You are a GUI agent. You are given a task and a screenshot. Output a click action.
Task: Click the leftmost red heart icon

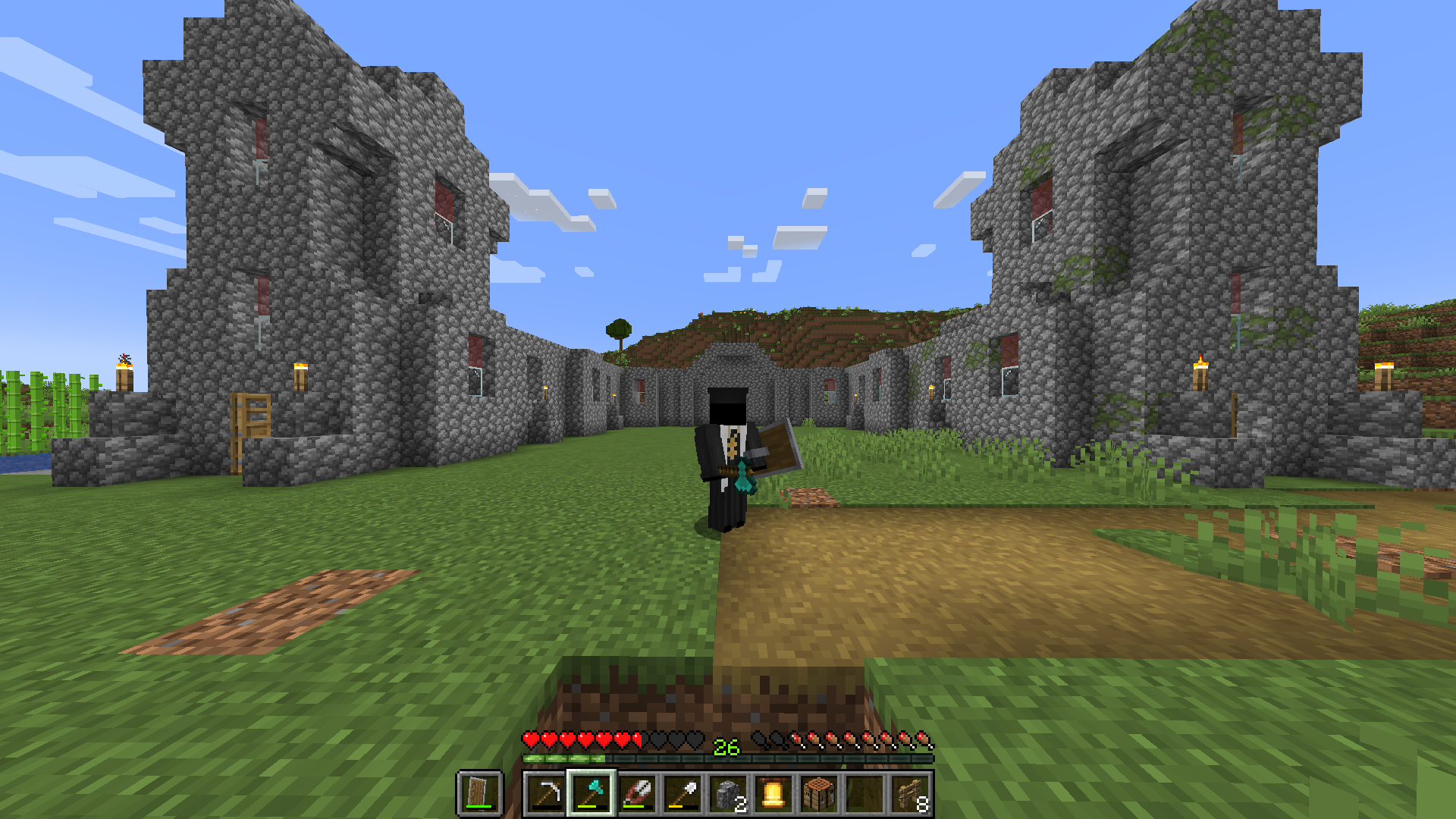pyautogui.click(x=530, y=741)
